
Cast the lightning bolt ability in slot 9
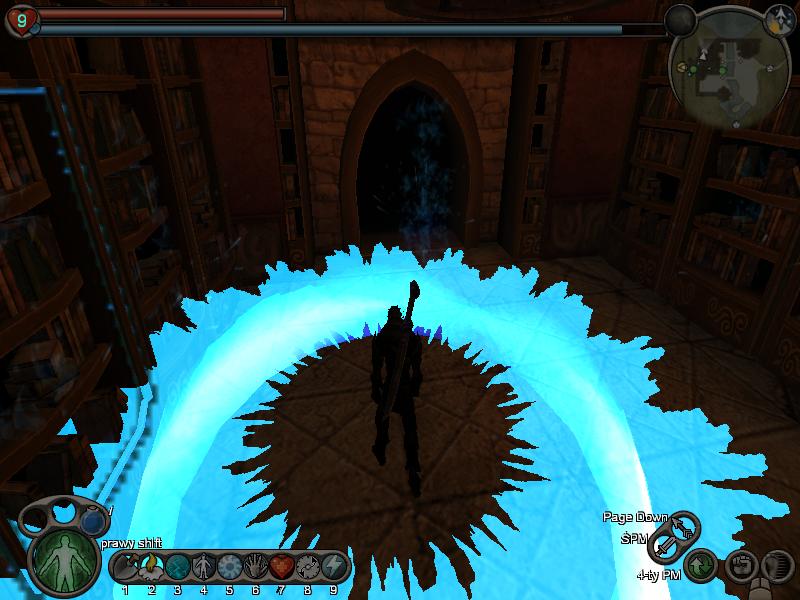334,566
